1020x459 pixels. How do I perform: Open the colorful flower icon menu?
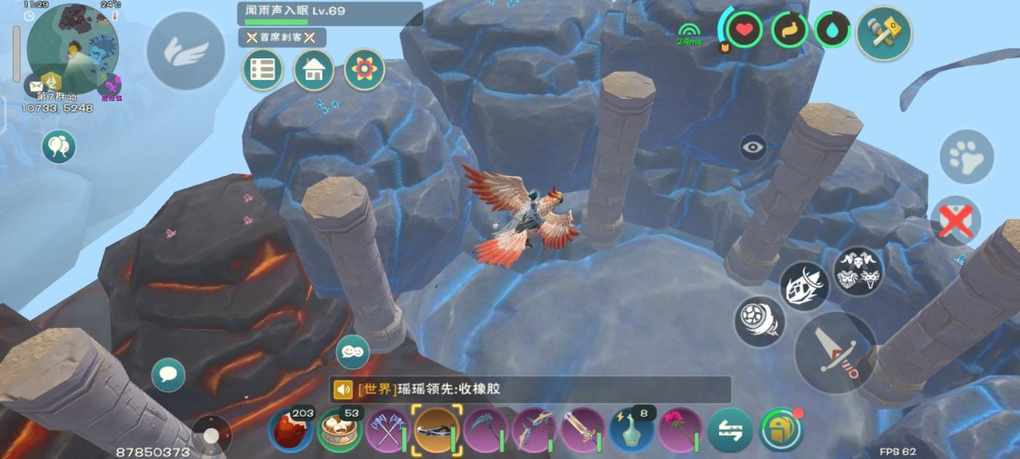pyautogui.click(x=365, y=70)
